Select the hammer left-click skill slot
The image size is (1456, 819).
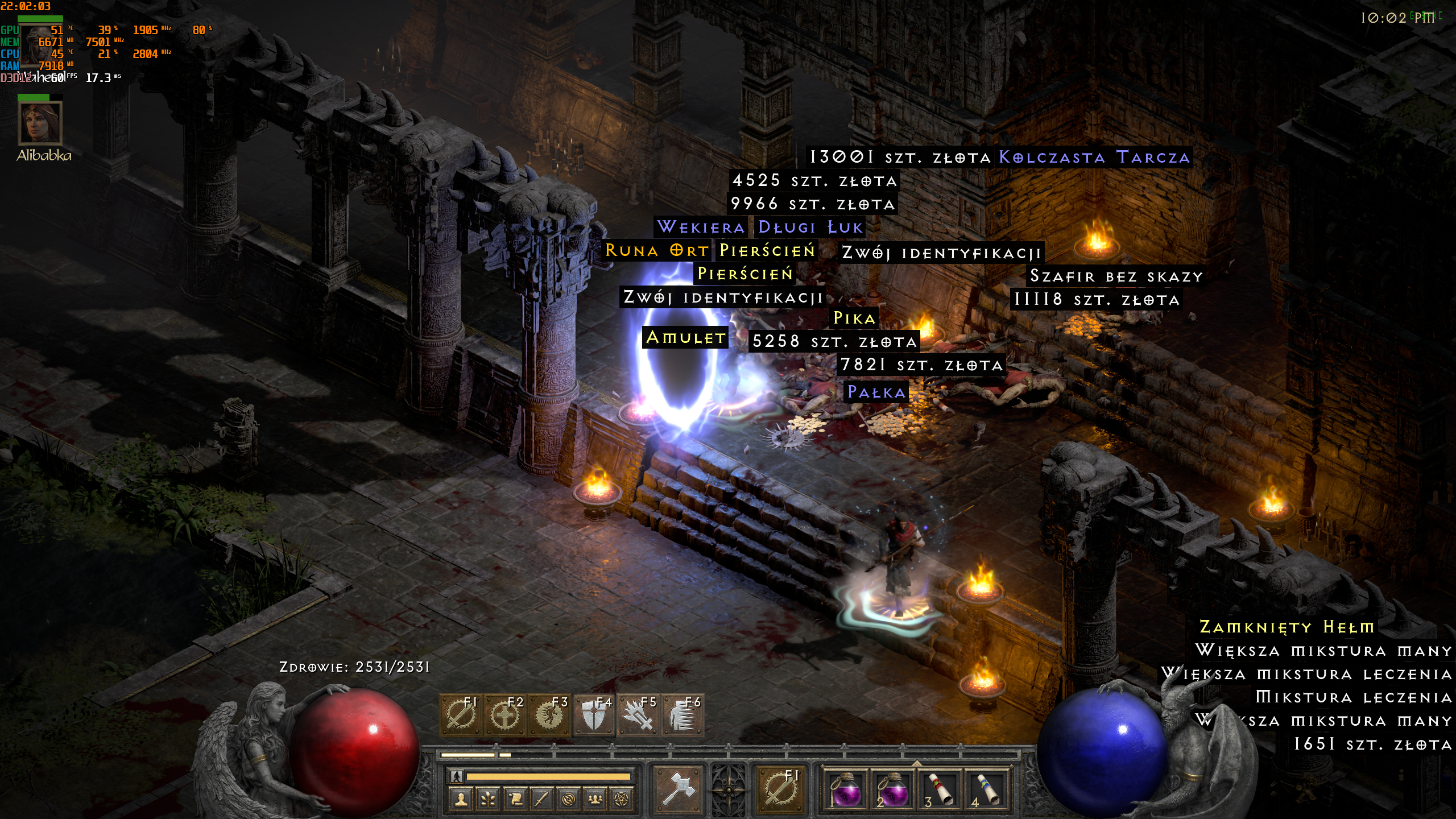678,789
